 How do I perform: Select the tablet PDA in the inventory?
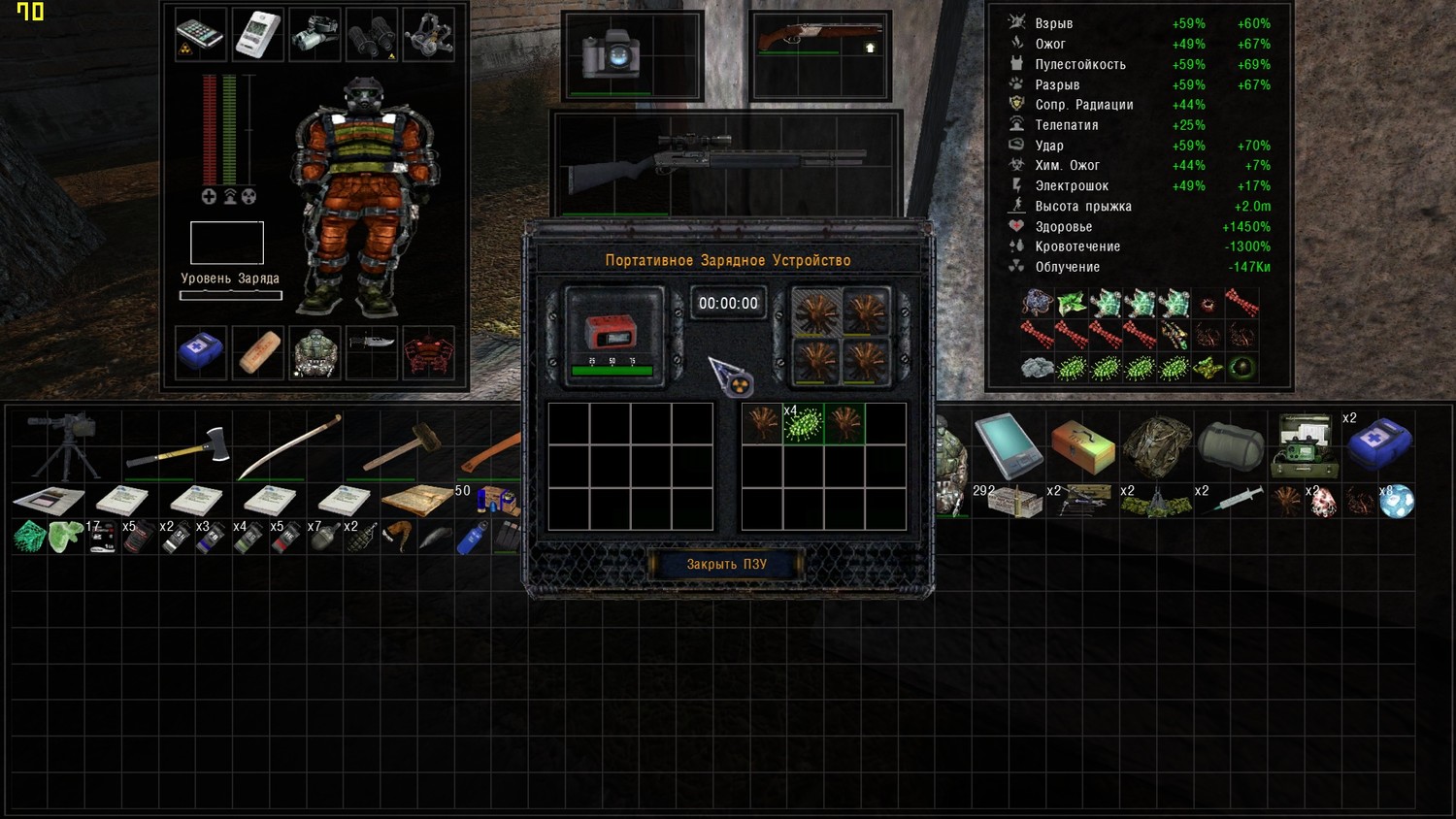point(1008,444)
